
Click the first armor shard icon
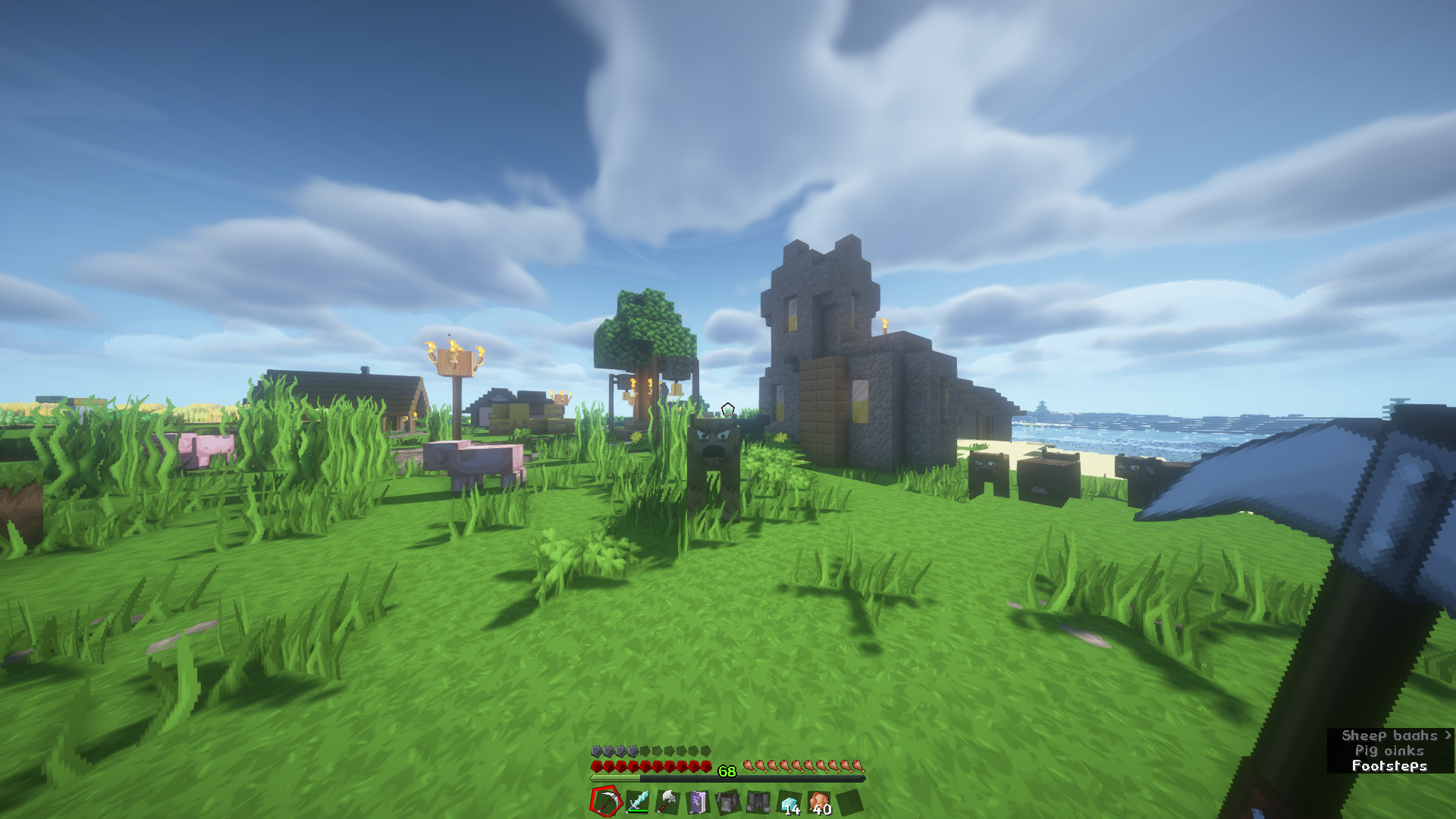[595, 750]
